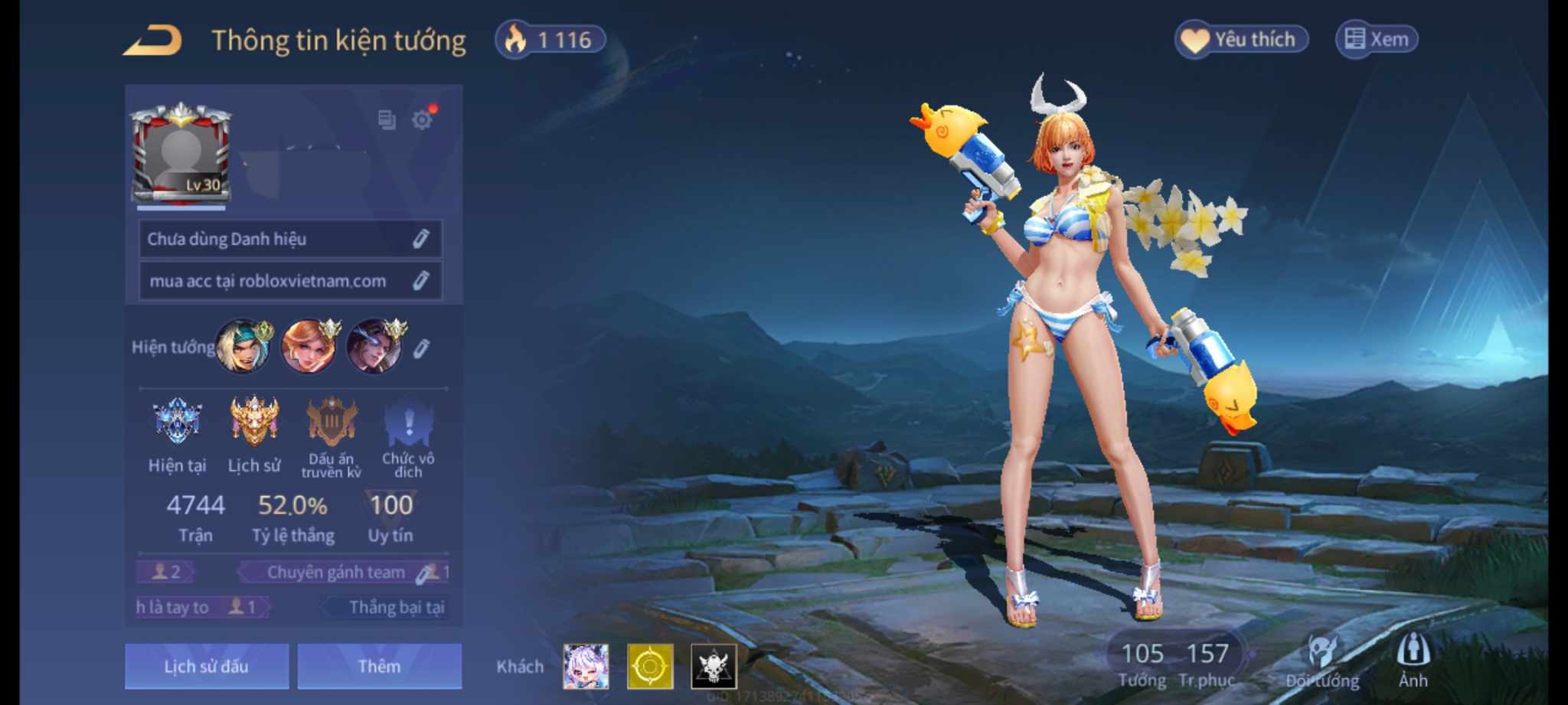Open the Xem view button
The height and width of the screenshot is (705, 1568).
coord(1377,39)
